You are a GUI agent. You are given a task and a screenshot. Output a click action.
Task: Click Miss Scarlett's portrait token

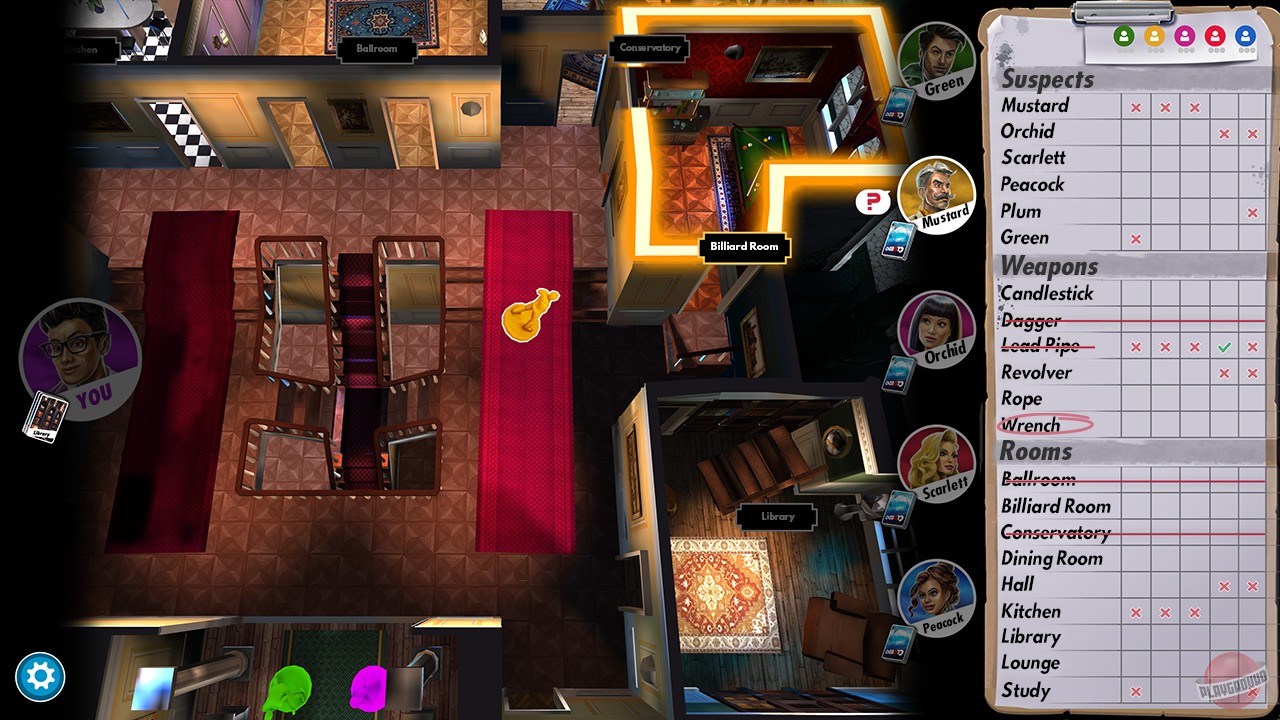pyautogui.click(x=937, y=464)
